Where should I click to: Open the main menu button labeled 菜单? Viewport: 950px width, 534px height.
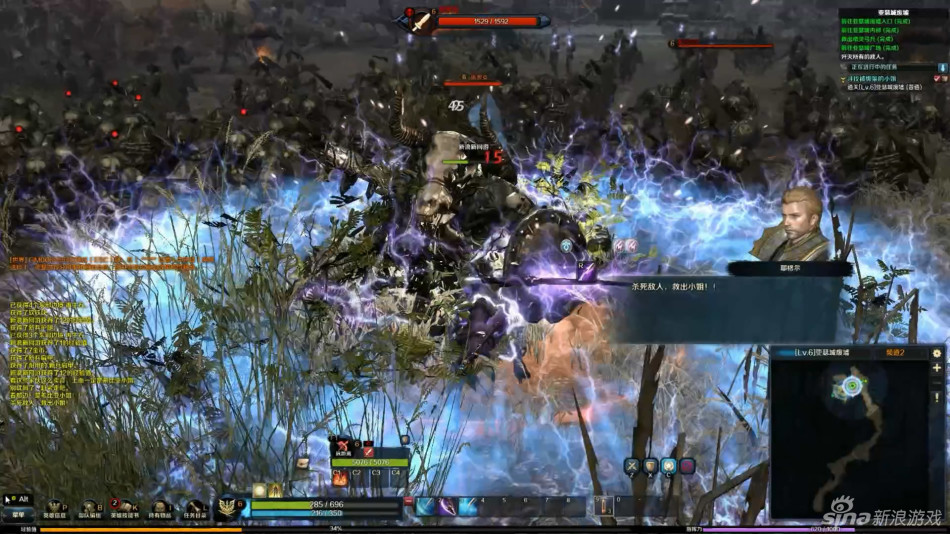(x=17, y=514)
